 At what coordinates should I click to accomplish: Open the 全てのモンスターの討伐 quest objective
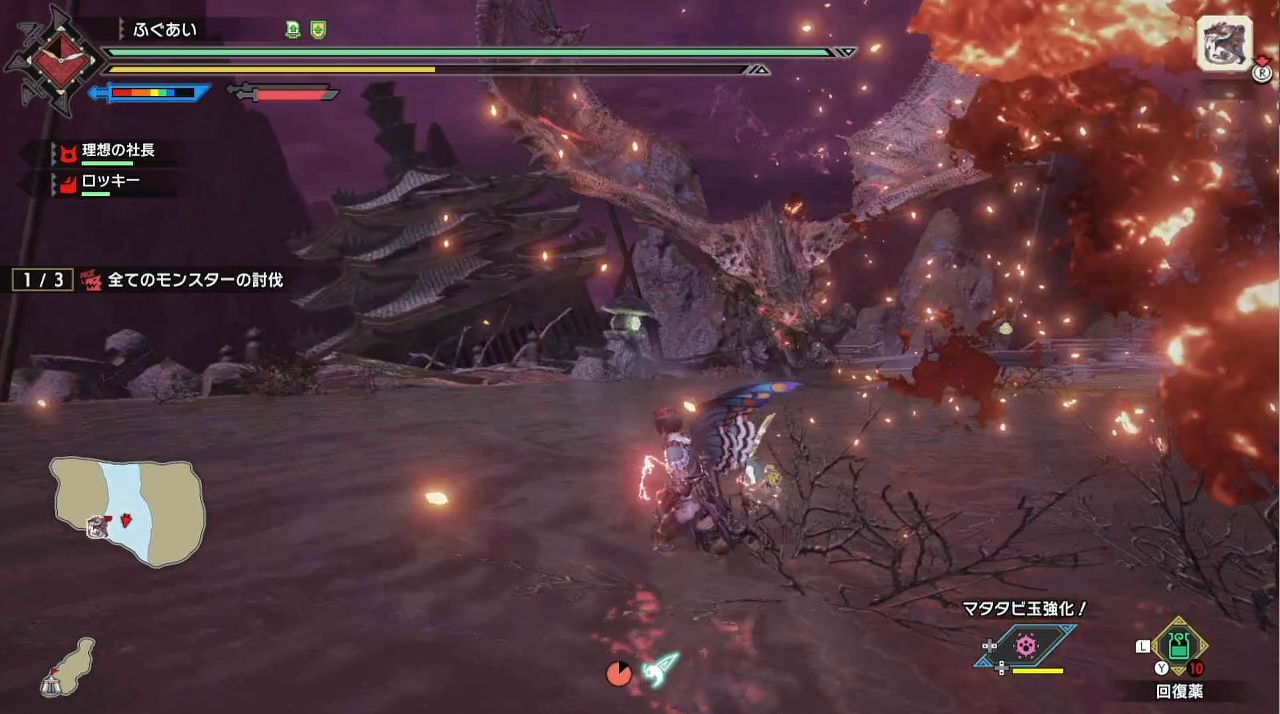187,280
